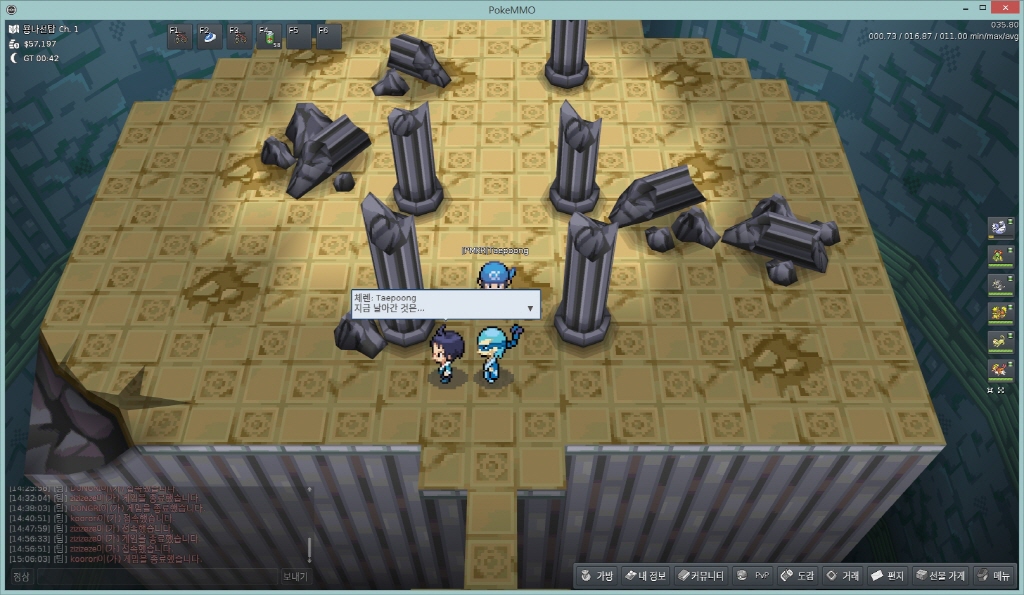This screenshot has height=595, width=1024.
Task: Open the 커뮤니티 (community) window
Action: (x=701, y=576)
